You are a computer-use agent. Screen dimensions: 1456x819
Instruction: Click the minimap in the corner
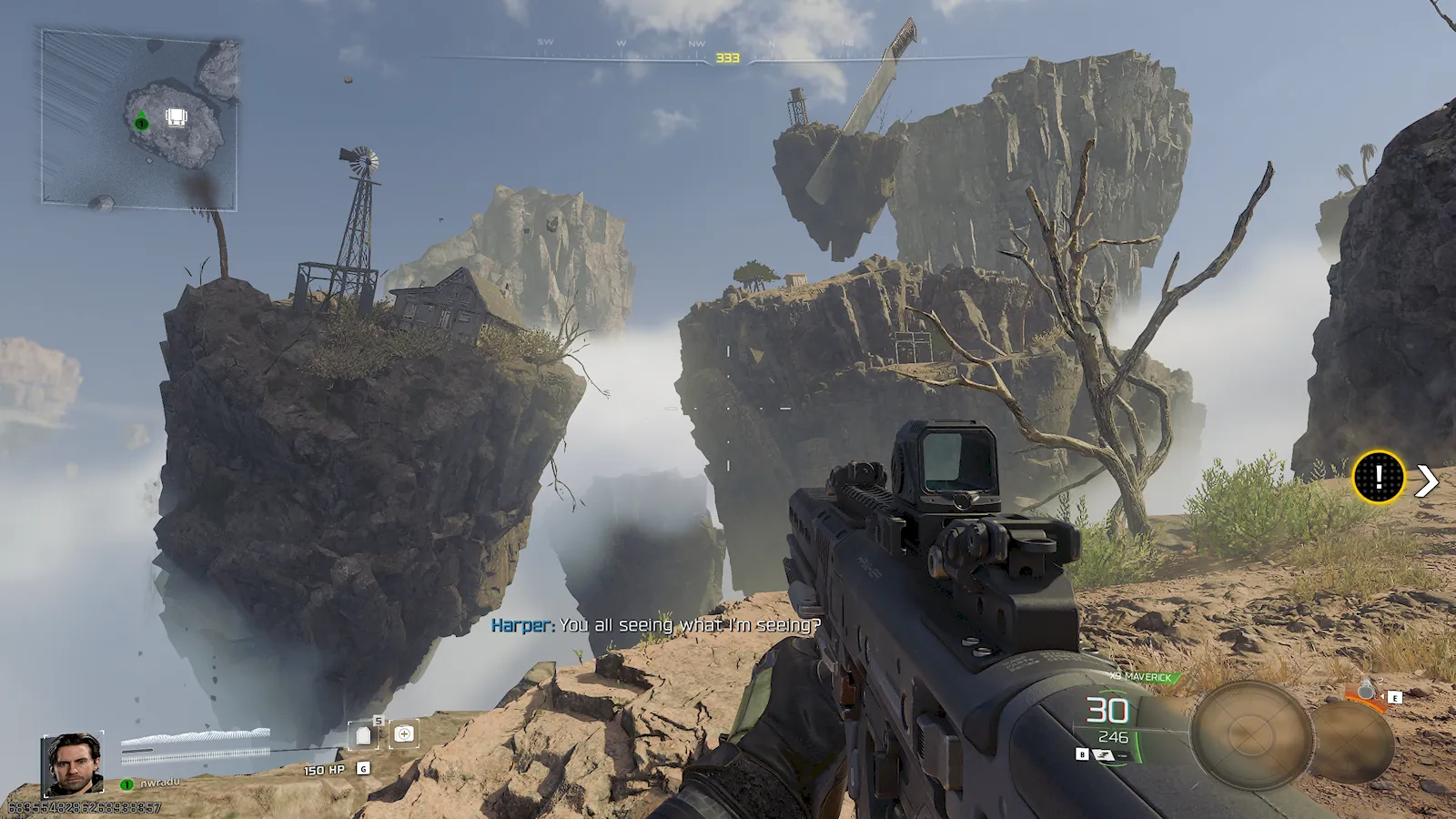tap(139, 119)
